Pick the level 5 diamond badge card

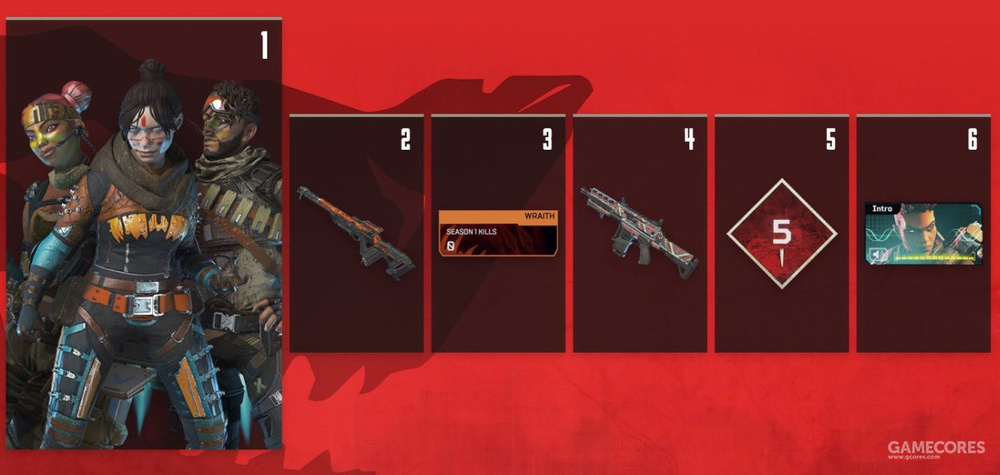coord(782,234)
